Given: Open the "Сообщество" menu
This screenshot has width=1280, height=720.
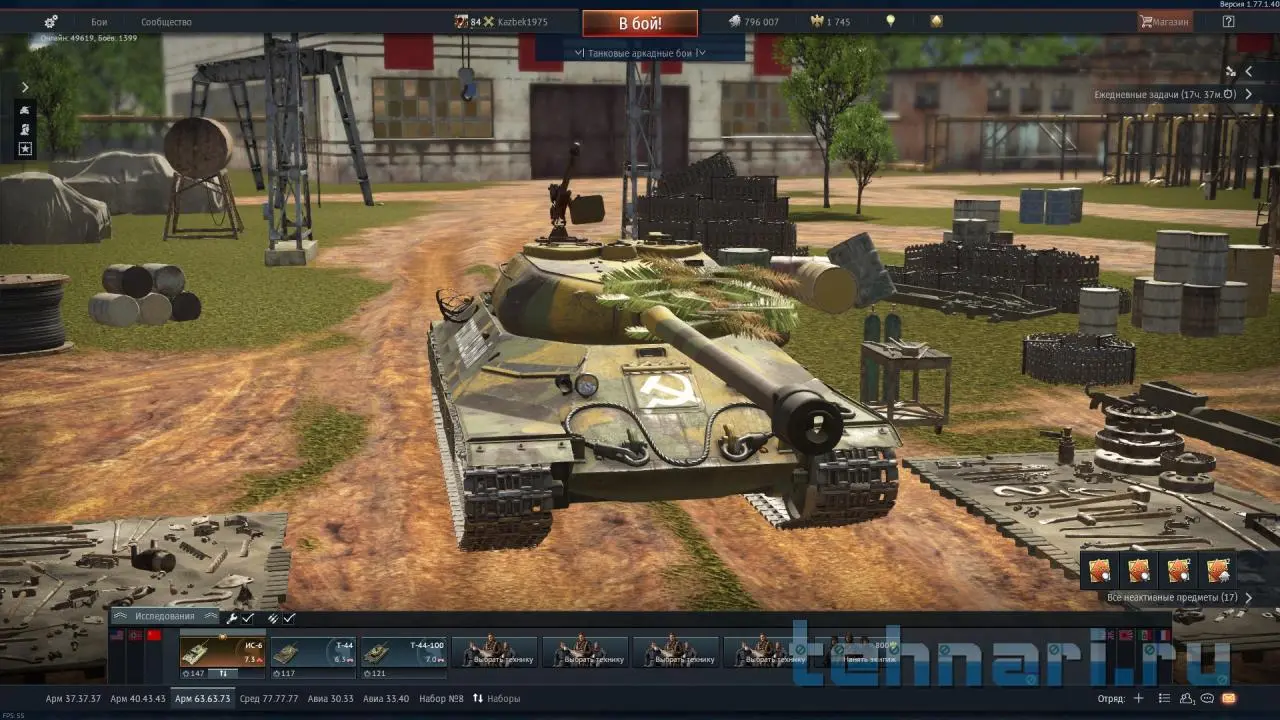Looking at the screenshot, I should (166, 21).
